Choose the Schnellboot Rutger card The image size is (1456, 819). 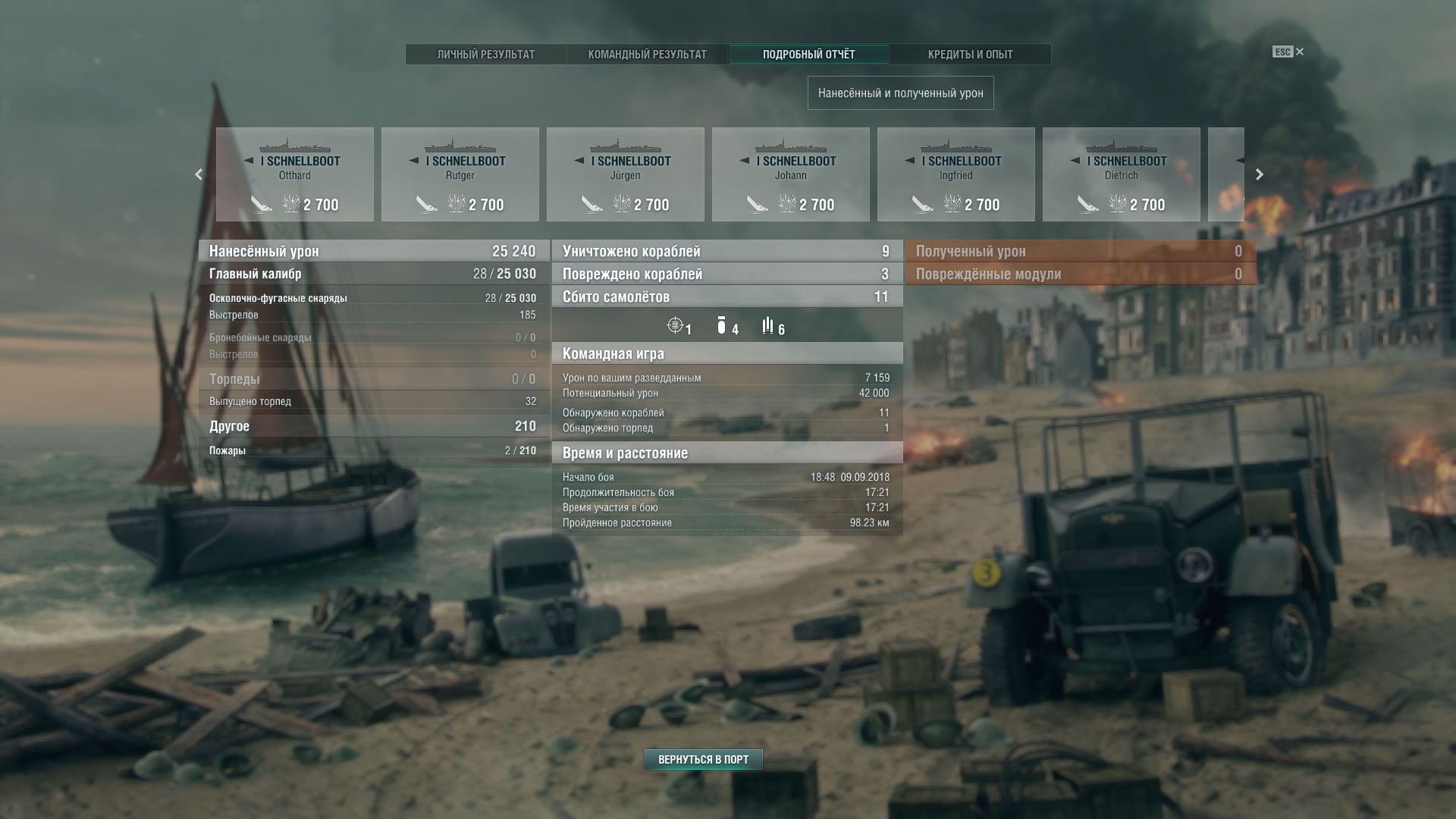click(460, 174)
